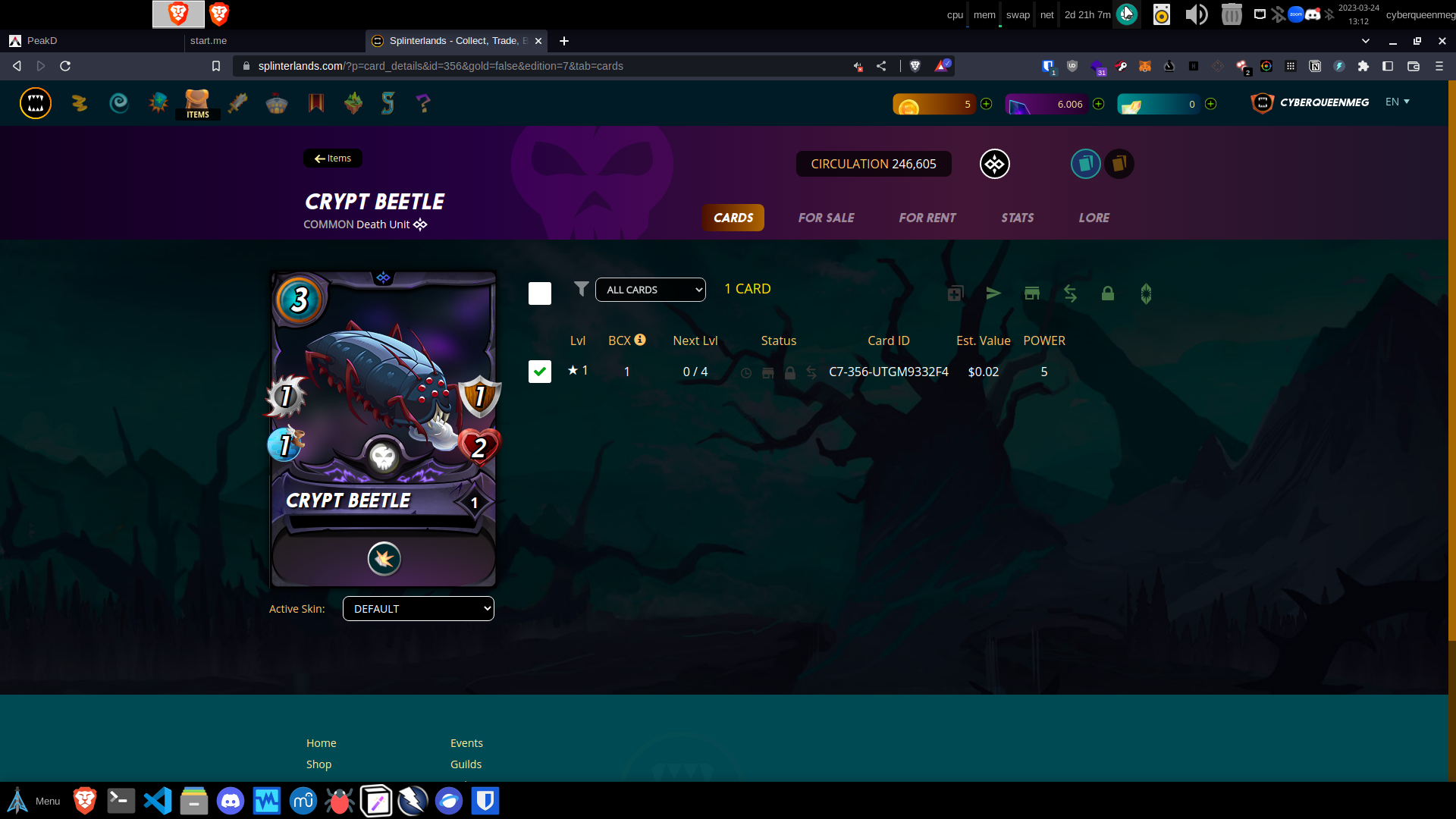
Task: Switch to gold foil card view
Action: tap(1120, 163)
